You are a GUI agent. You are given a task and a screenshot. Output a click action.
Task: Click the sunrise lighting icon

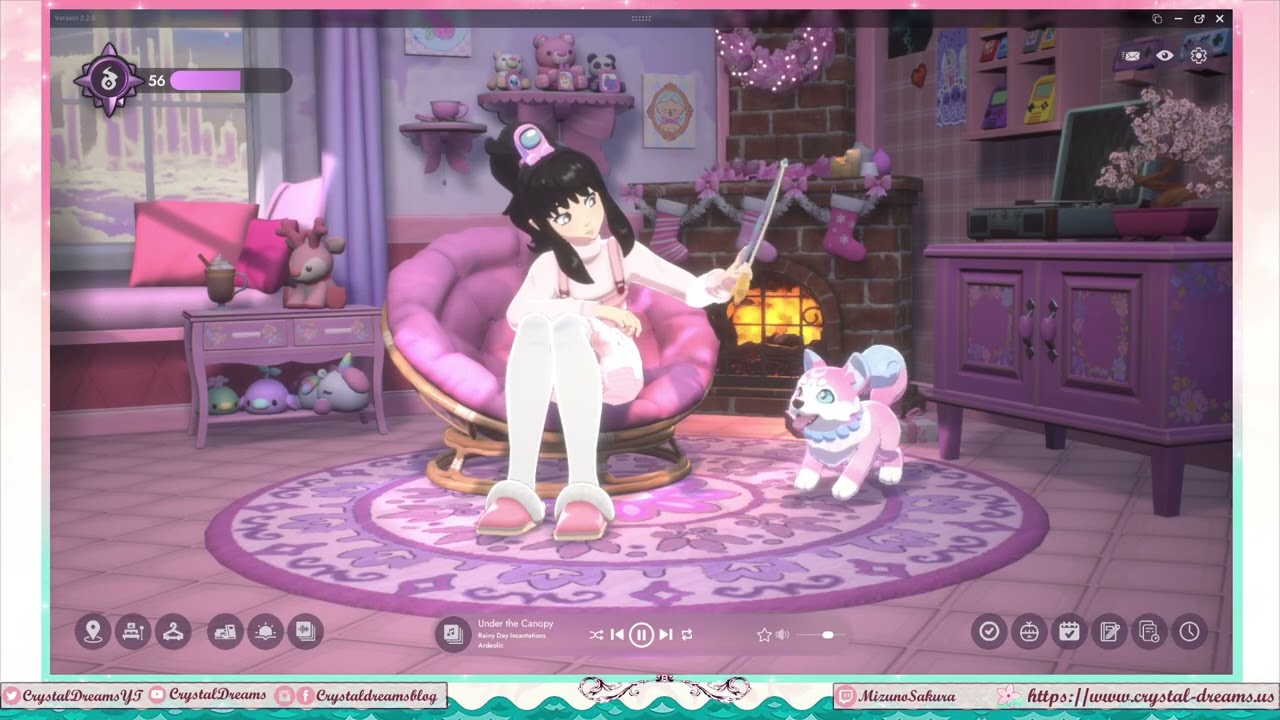coord(265,631)
